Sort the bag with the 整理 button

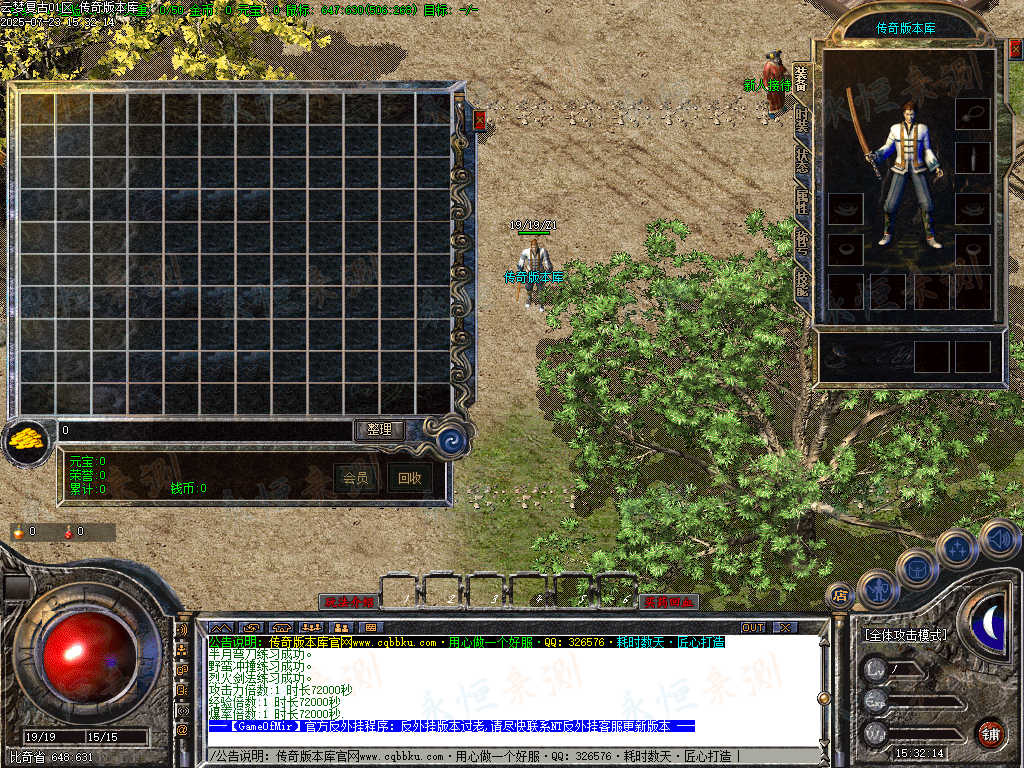coord(380,429)
